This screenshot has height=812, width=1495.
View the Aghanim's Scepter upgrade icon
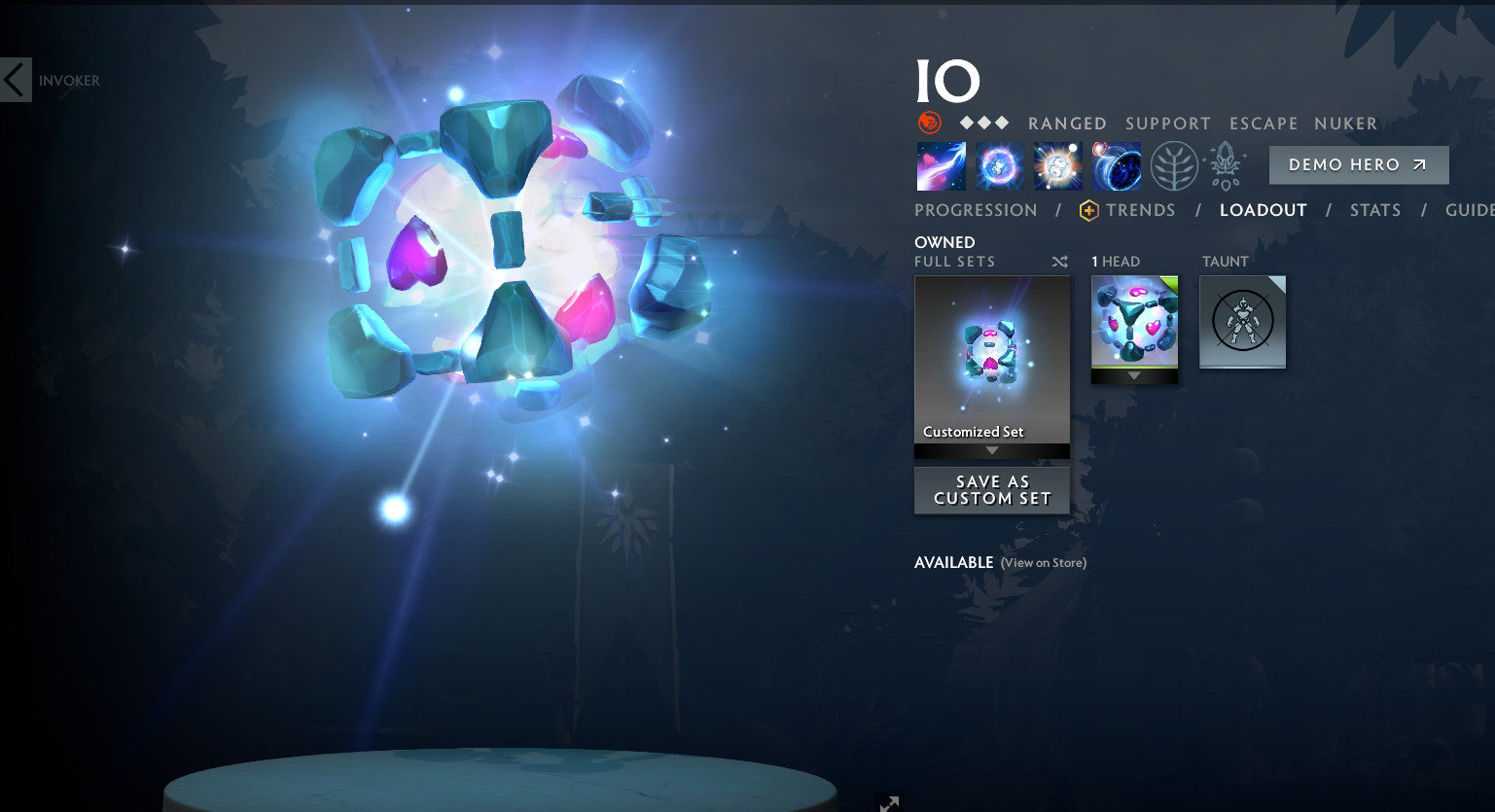[1225, 165]
